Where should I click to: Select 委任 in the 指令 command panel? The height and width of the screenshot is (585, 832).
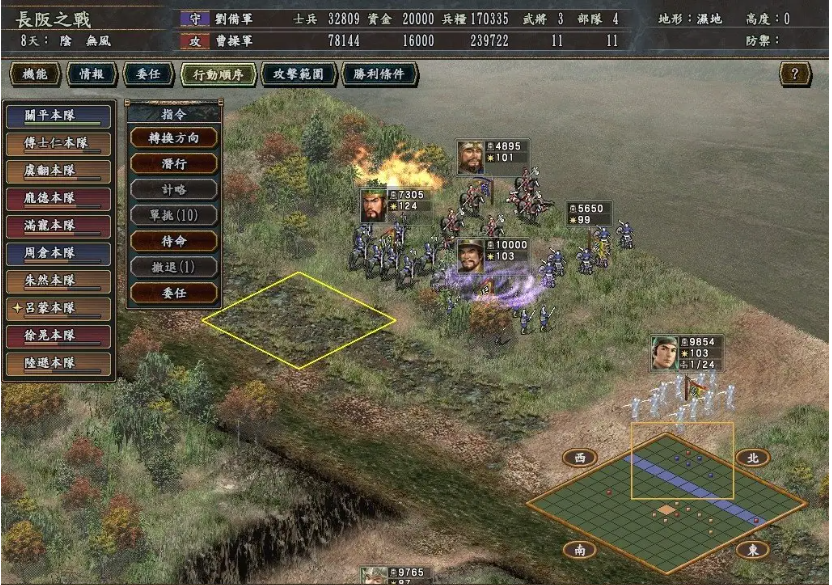174,293
